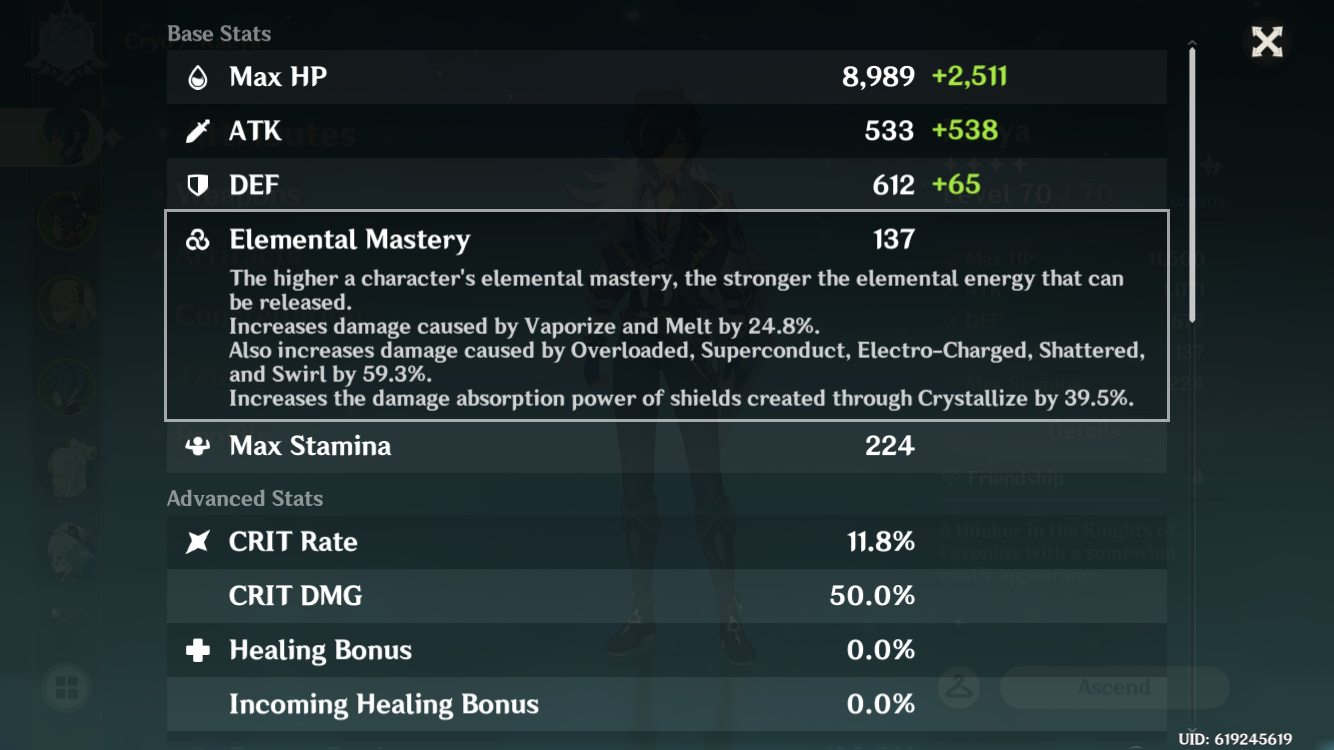Viewport: 1334px width, 750px height.
Task: Click the CRIT Rate pinwheel icon
Action: pos(198,541)
